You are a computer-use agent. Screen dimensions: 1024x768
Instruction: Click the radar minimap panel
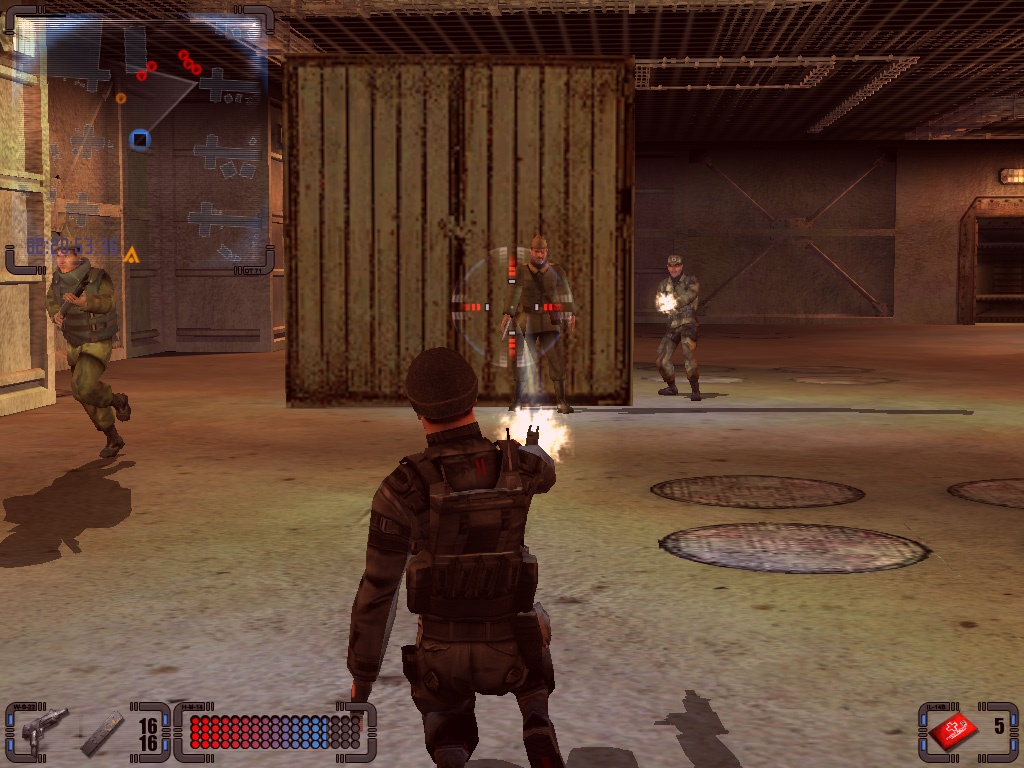point(140,140)
